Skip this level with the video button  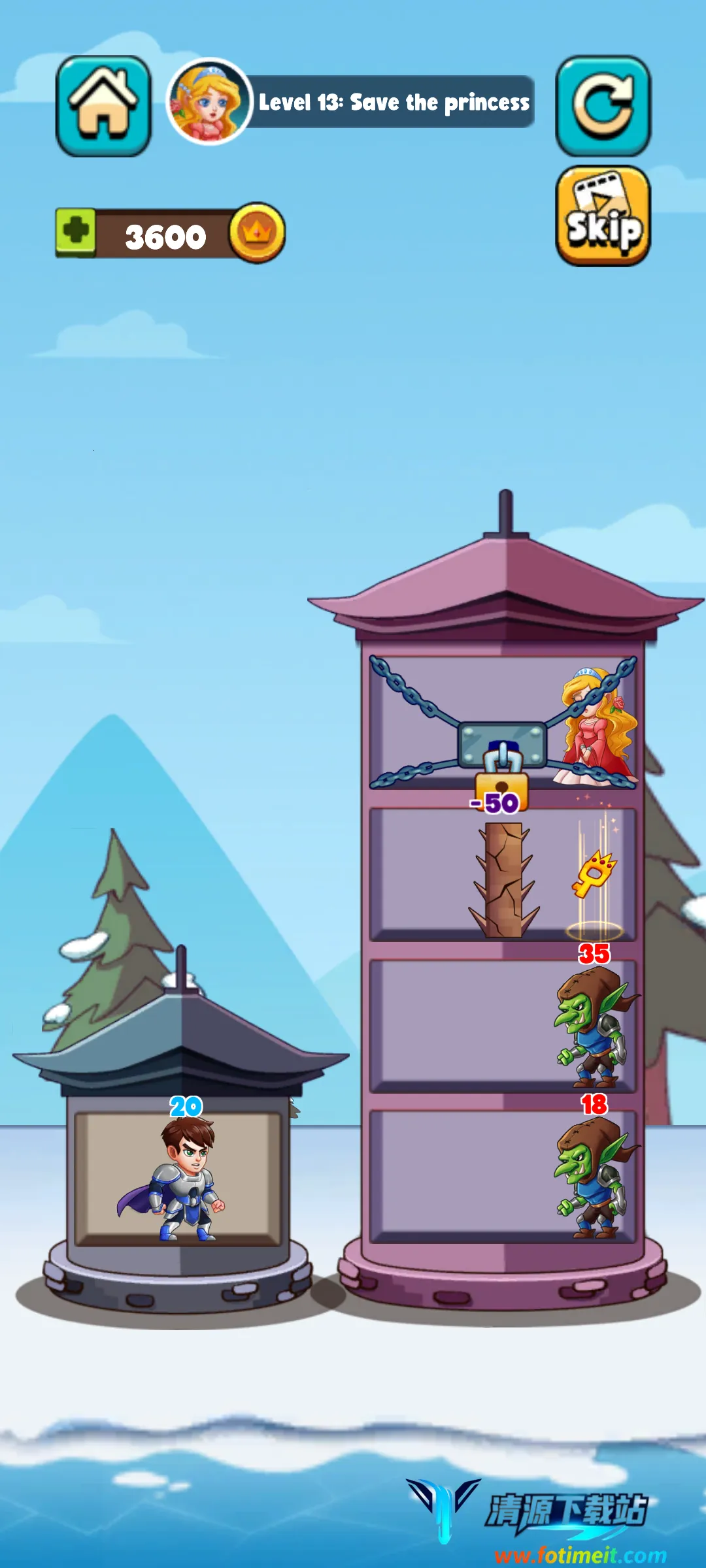click(603, 216)
